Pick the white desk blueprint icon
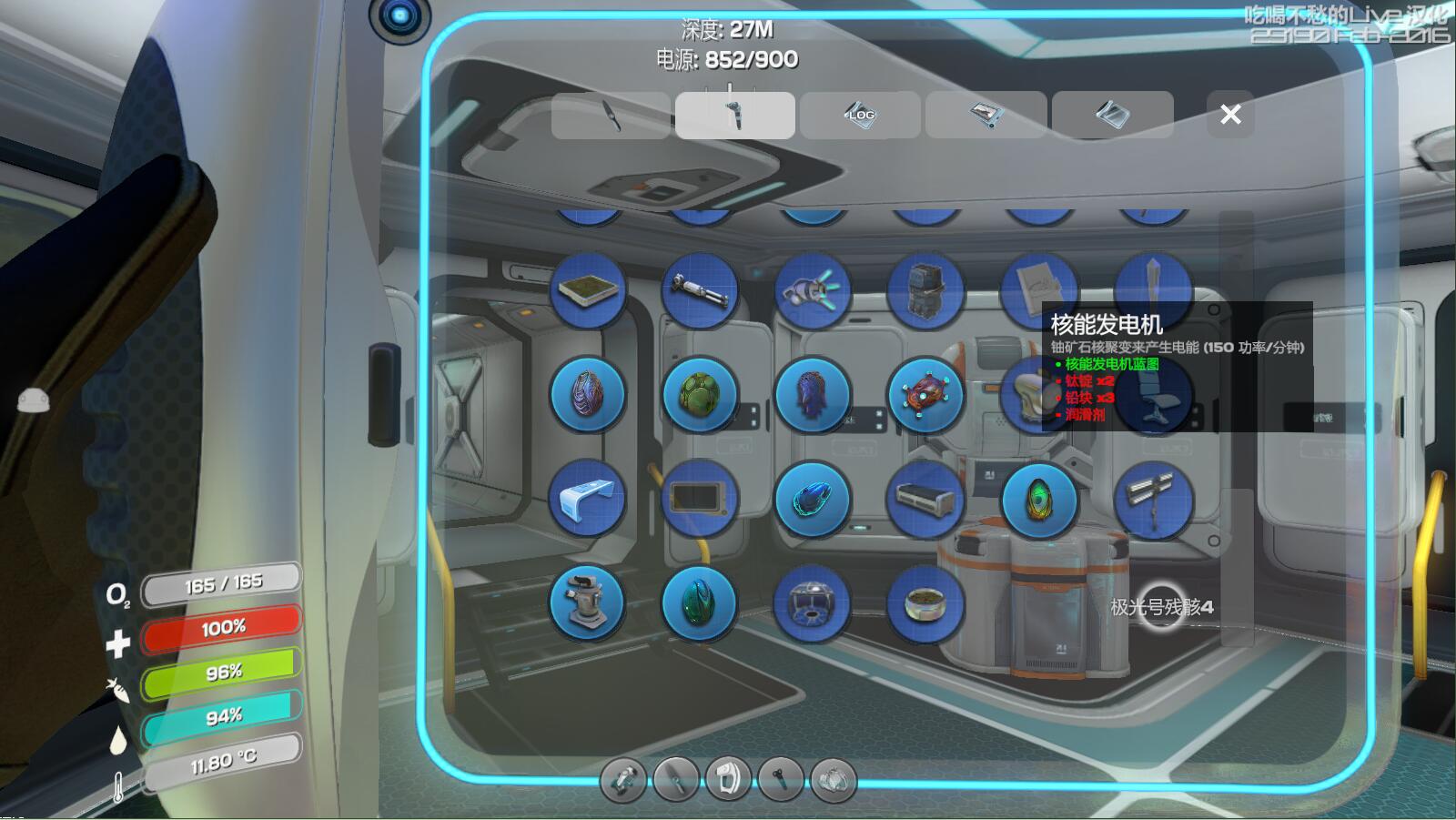 (x=588, y=499)
